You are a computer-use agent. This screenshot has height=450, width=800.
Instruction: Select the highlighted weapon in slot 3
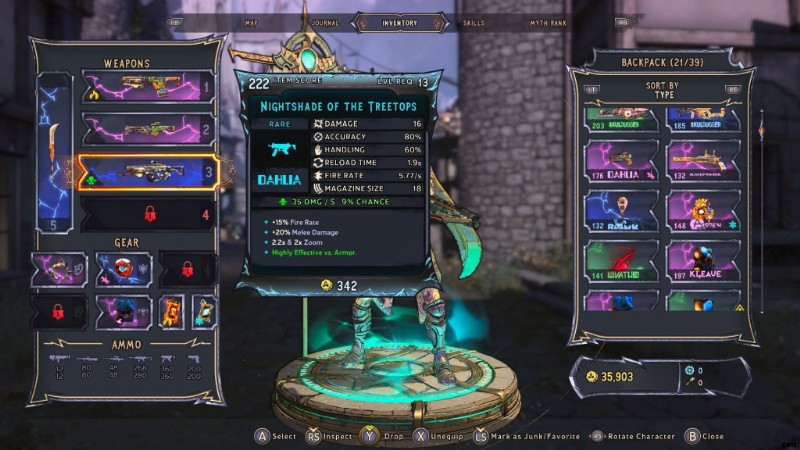(x=146, y=171)
